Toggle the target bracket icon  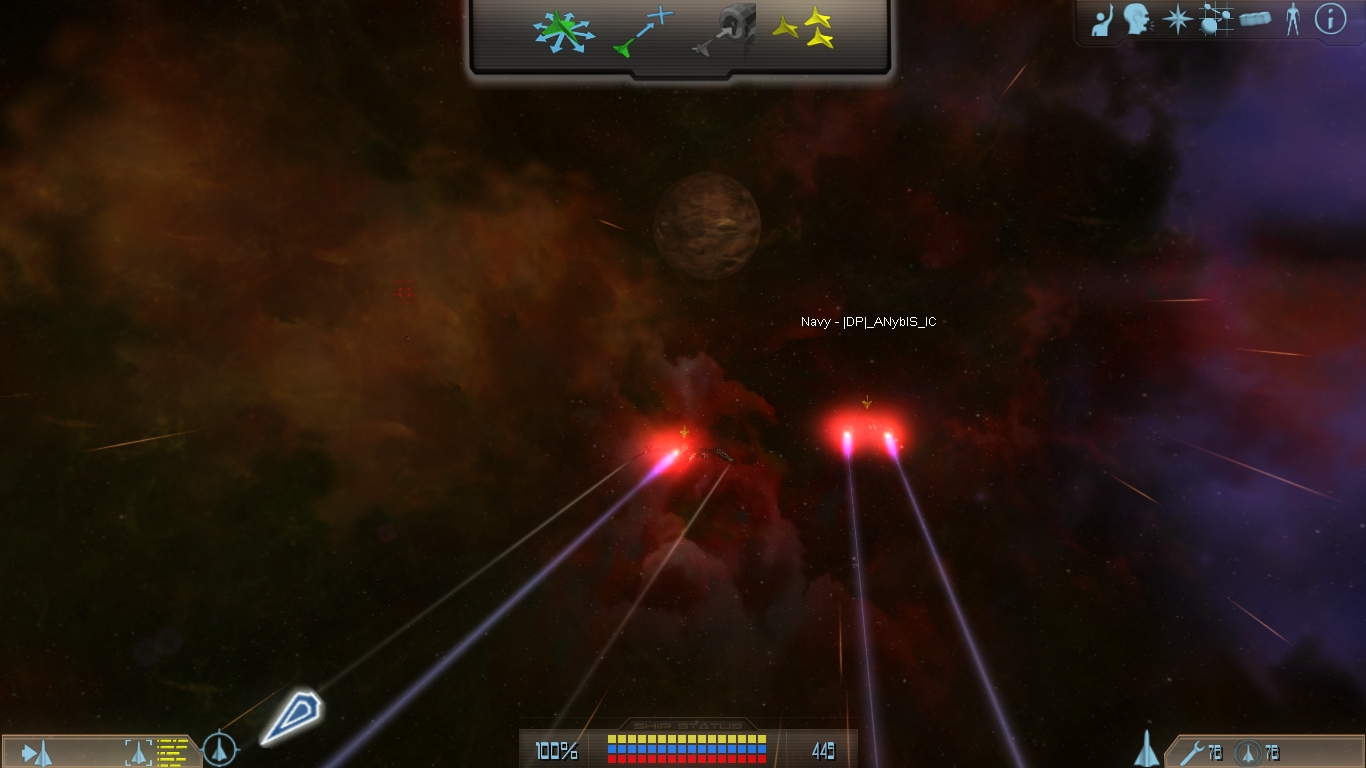138,752
